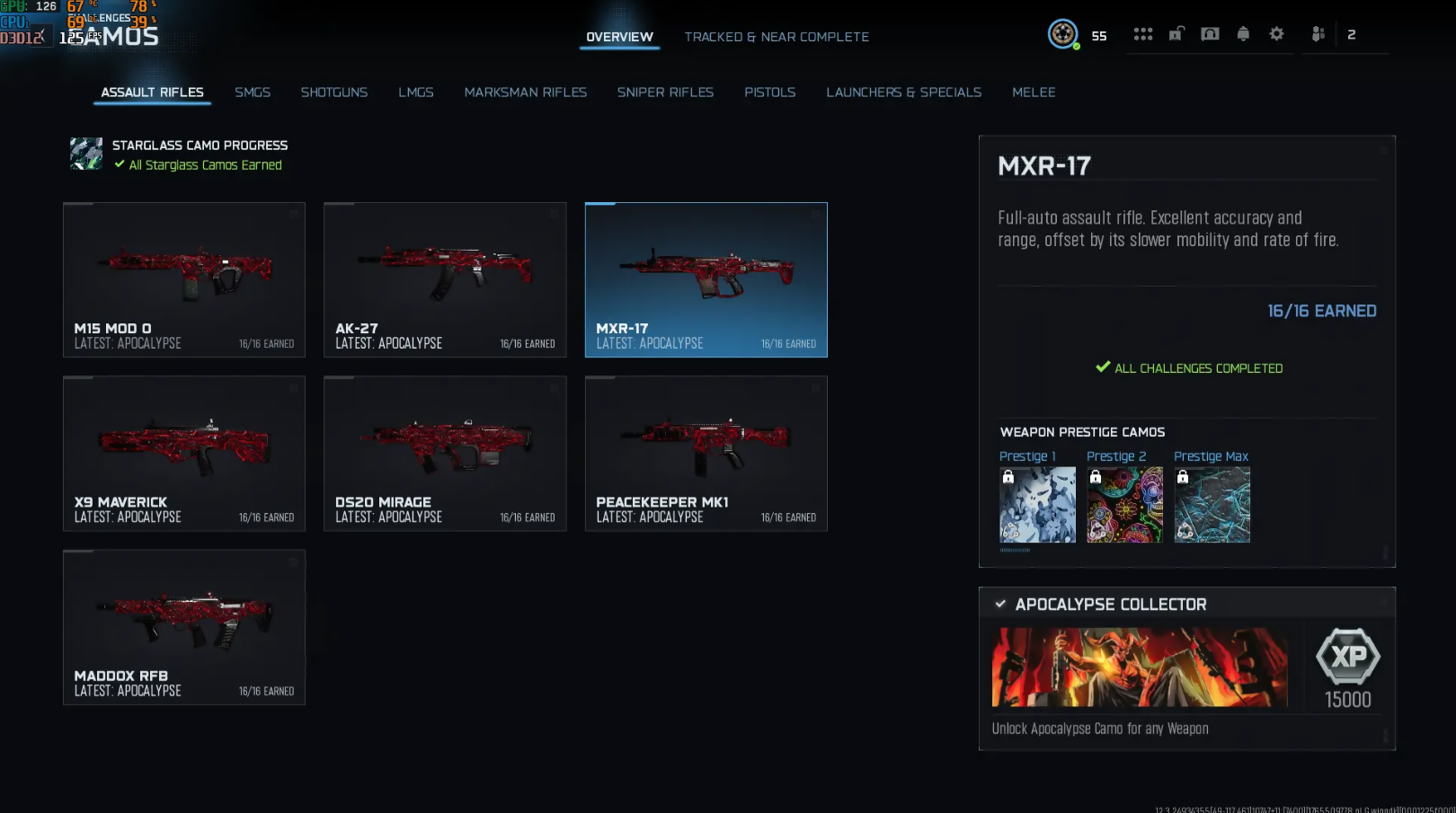Select the AK-27 weapon tile

pos(445,279)
